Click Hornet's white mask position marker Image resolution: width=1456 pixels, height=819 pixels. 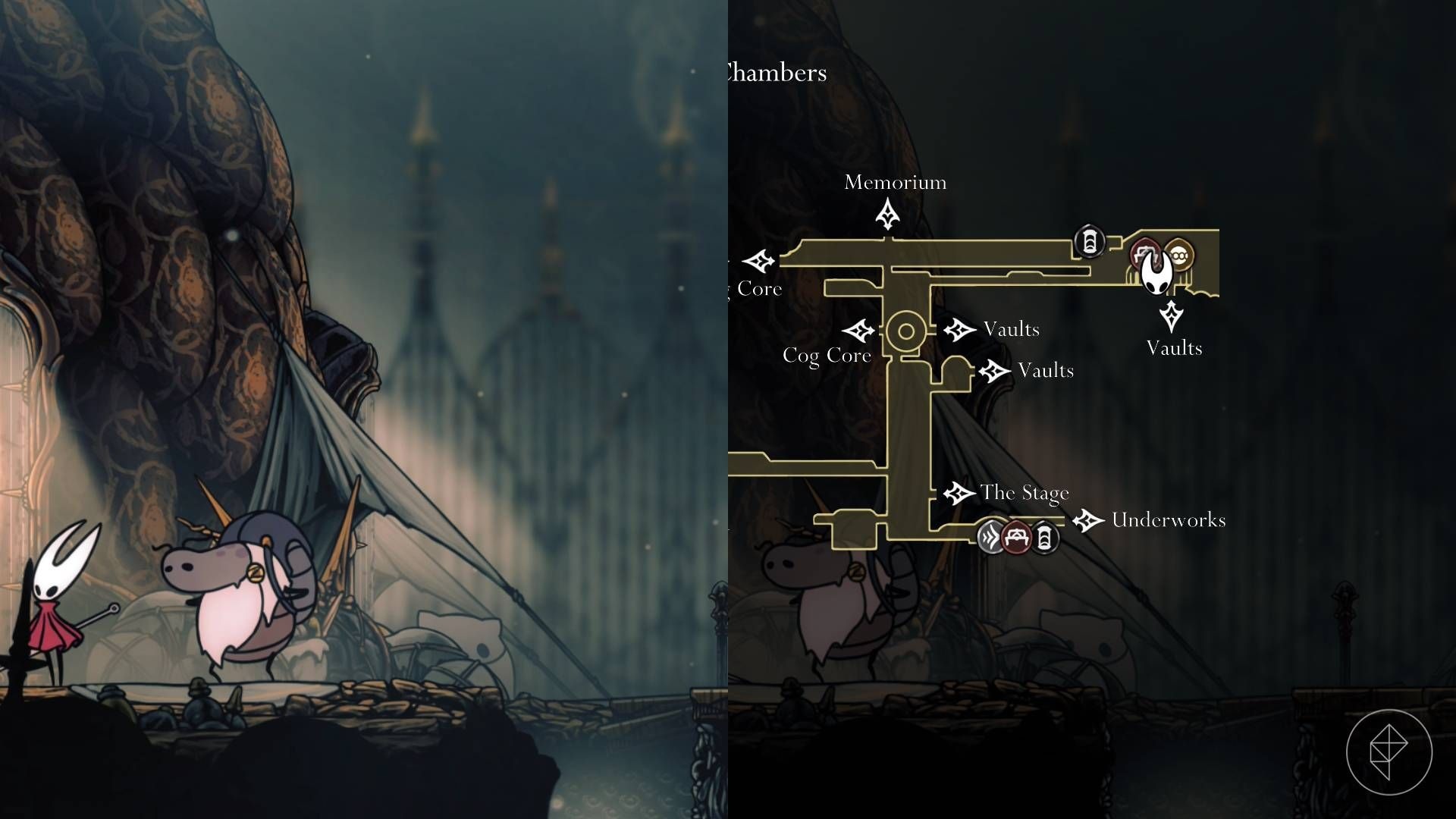(1156, 275)
